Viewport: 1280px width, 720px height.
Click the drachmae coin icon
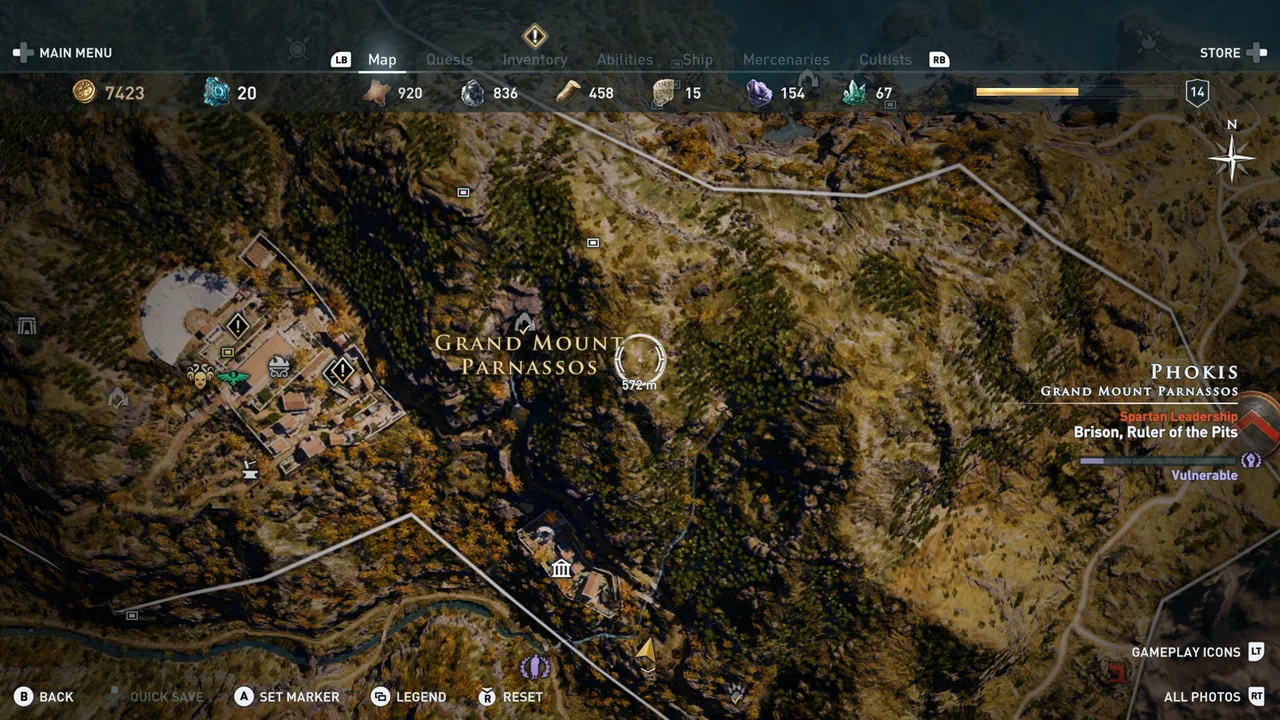[85, 92]
